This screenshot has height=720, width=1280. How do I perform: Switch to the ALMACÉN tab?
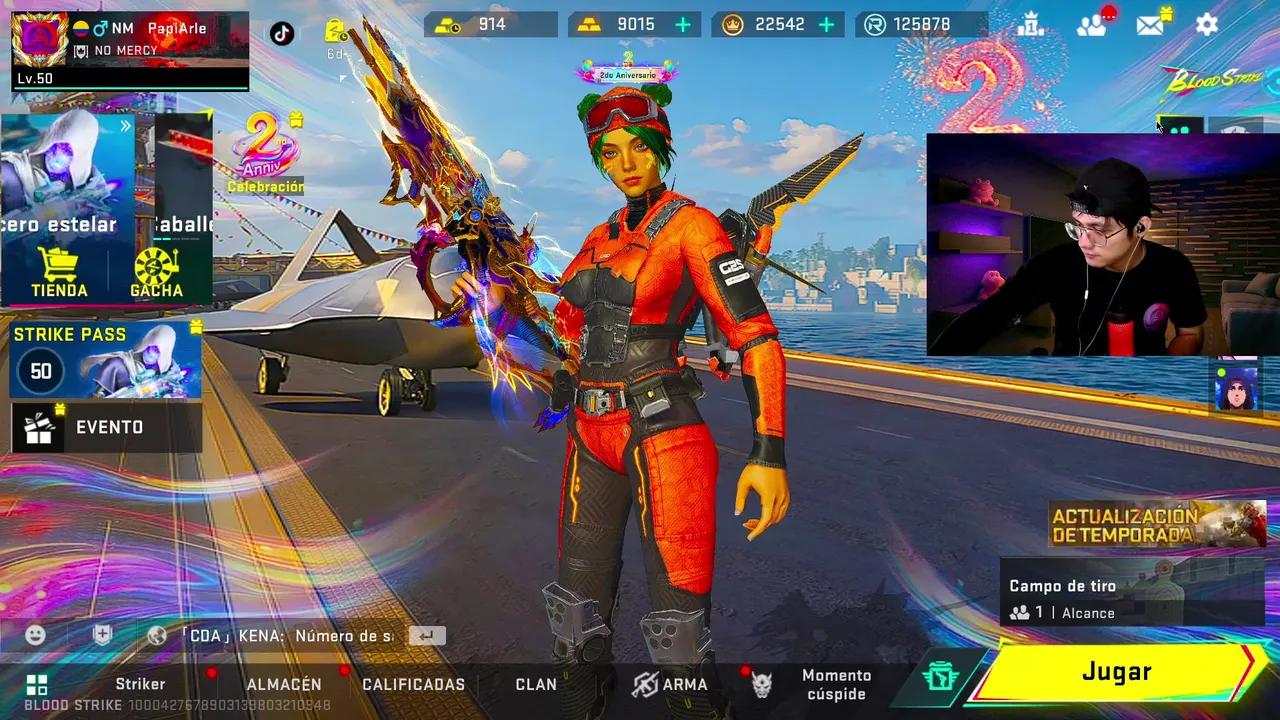[284, 684]
